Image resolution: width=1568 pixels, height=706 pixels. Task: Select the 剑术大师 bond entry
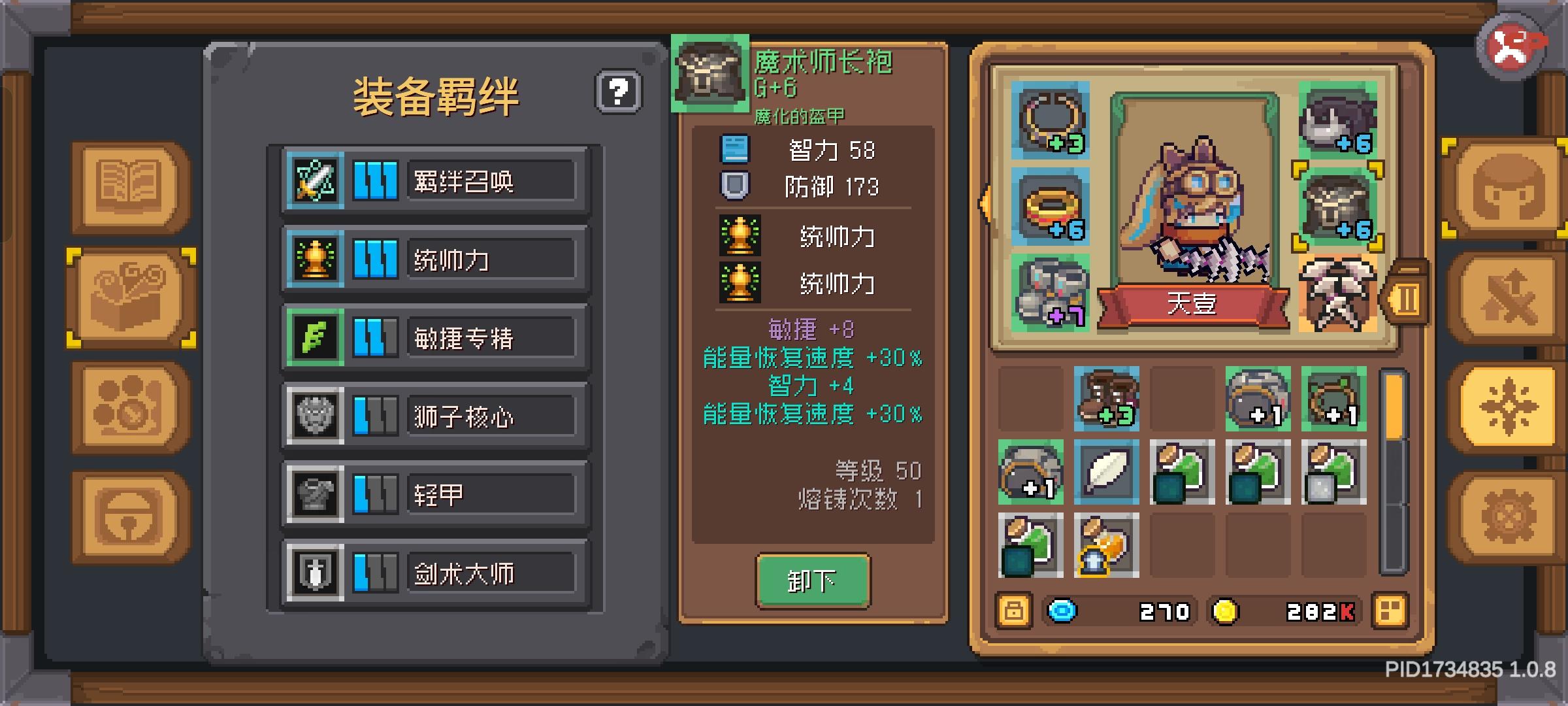[x=434, y=572]
